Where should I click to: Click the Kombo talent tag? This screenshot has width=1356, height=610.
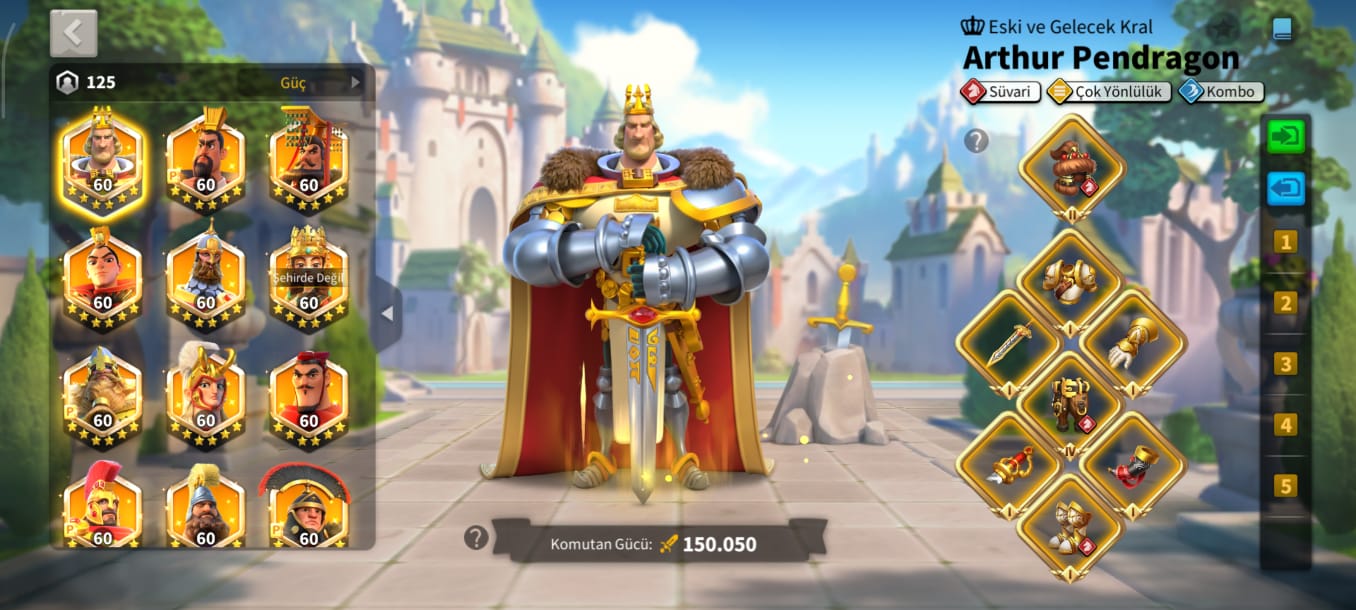(x=1220, y=92)
